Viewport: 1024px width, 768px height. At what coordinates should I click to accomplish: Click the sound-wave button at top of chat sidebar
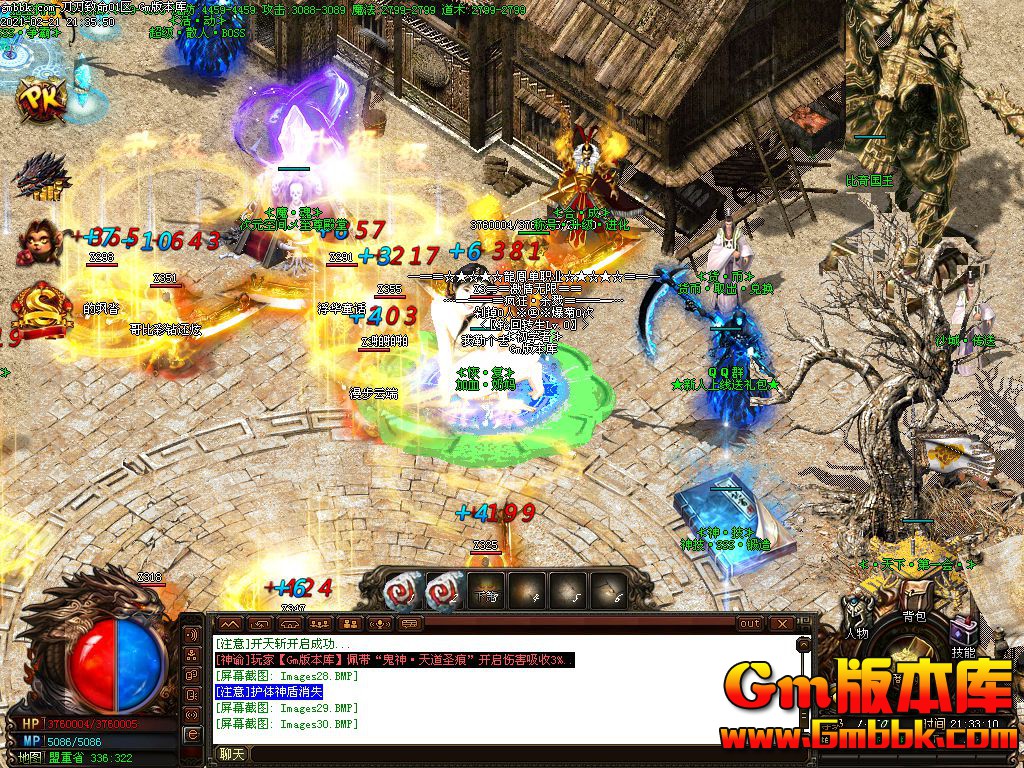192,635
